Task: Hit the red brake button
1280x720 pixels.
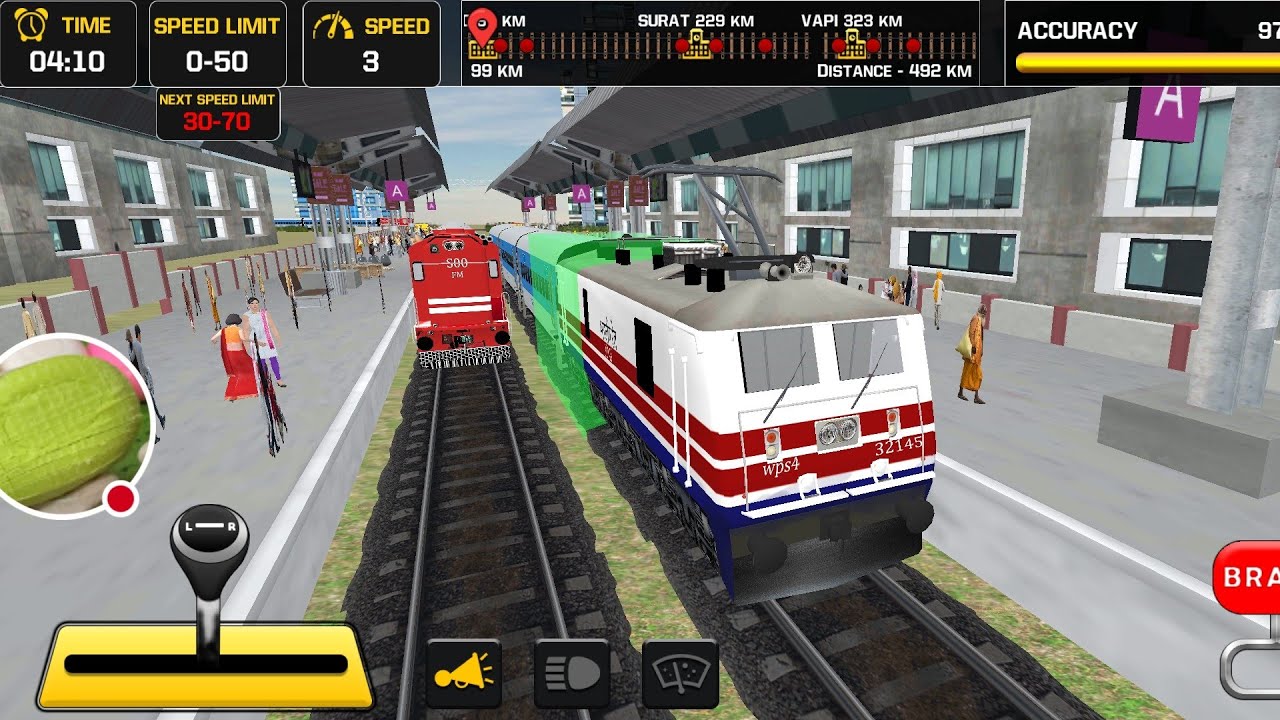Action: pos(1247,577)
